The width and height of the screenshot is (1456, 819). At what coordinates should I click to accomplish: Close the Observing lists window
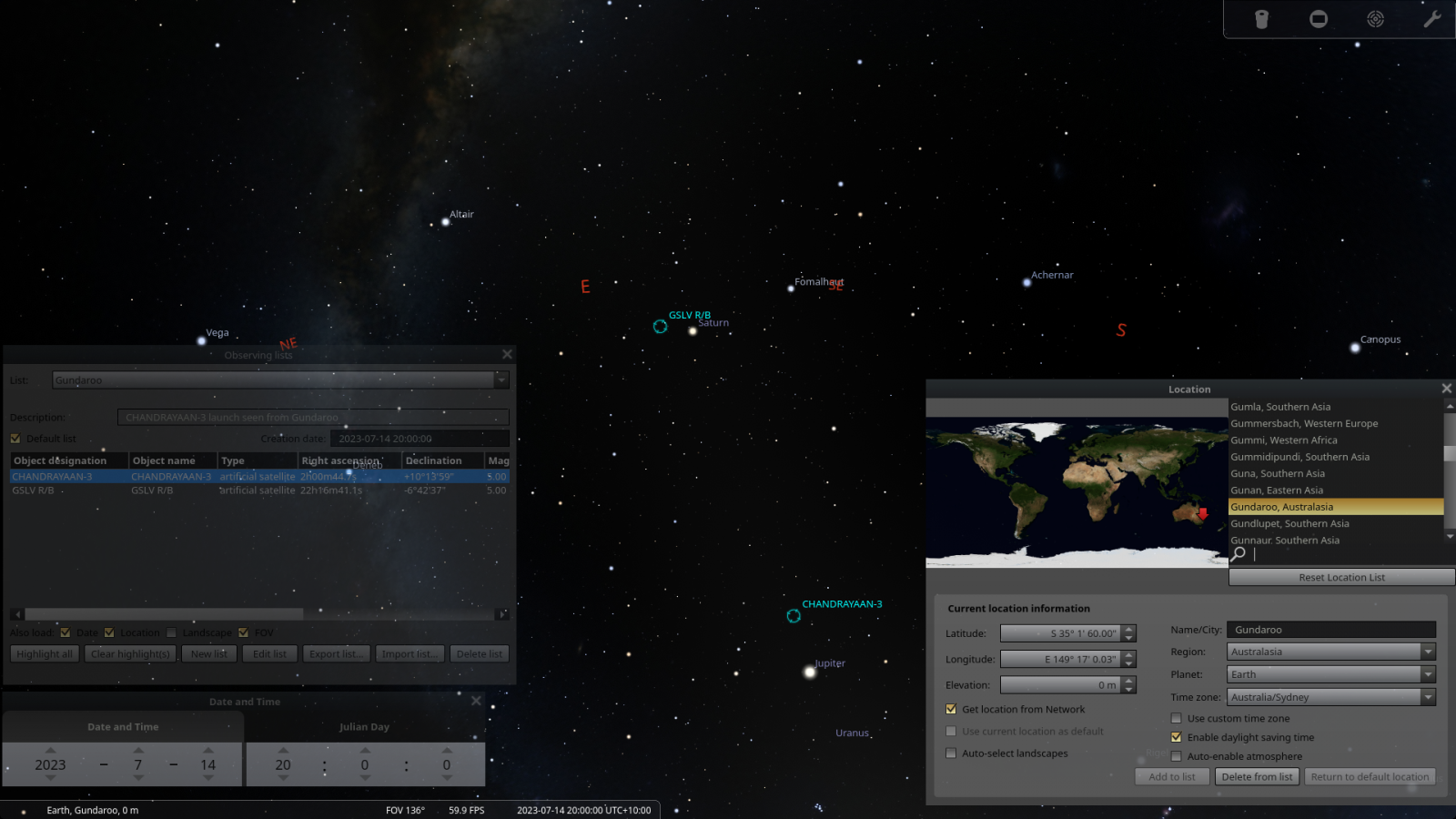(507, 354)
